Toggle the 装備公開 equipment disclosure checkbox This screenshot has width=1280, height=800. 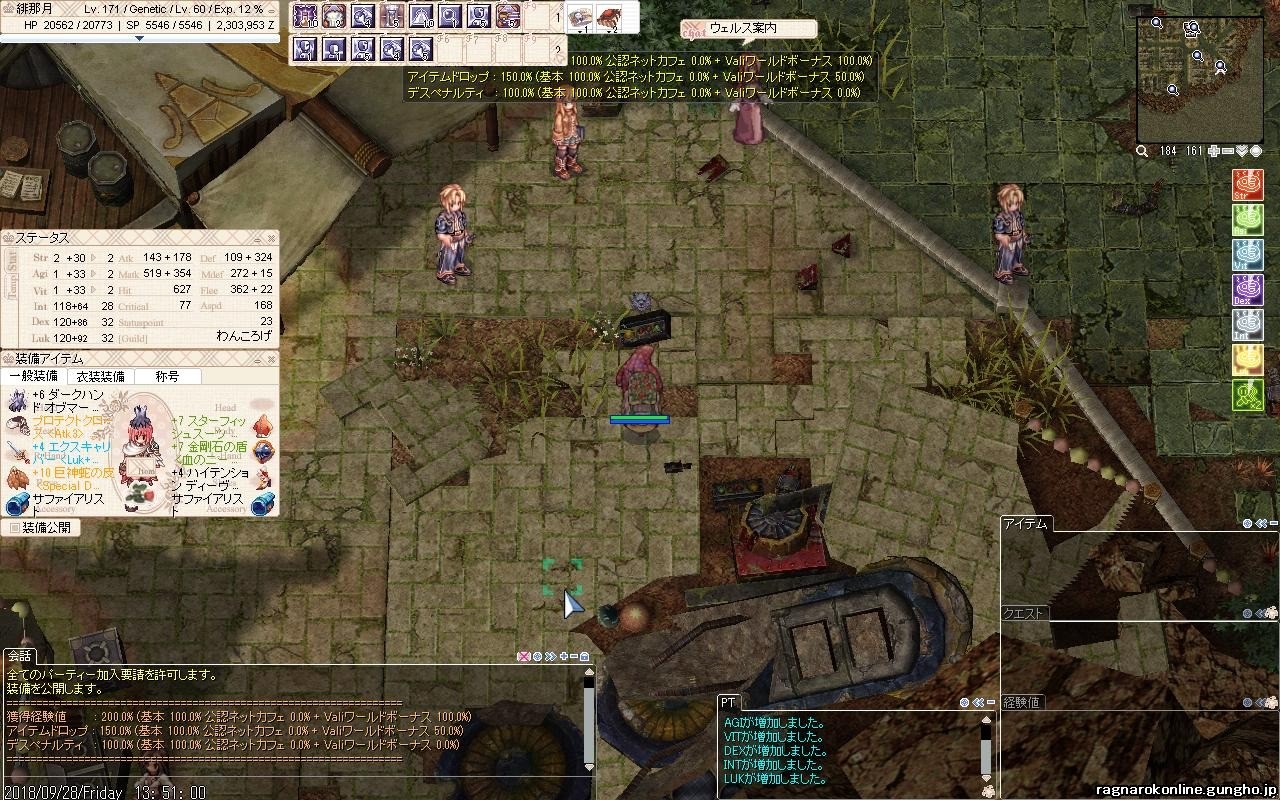(x=15, y=527)
